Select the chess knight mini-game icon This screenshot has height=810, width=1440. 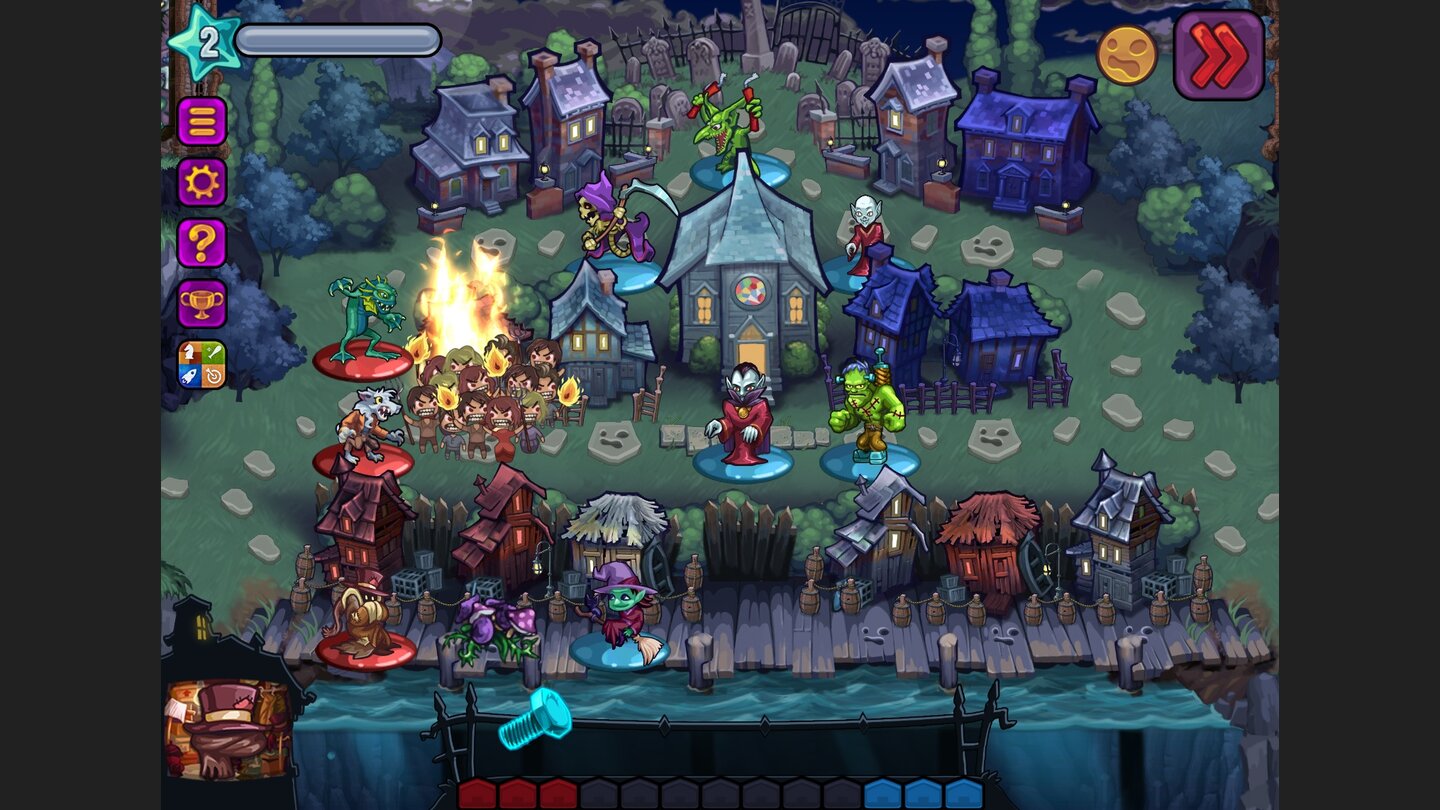tap(189, 352)
